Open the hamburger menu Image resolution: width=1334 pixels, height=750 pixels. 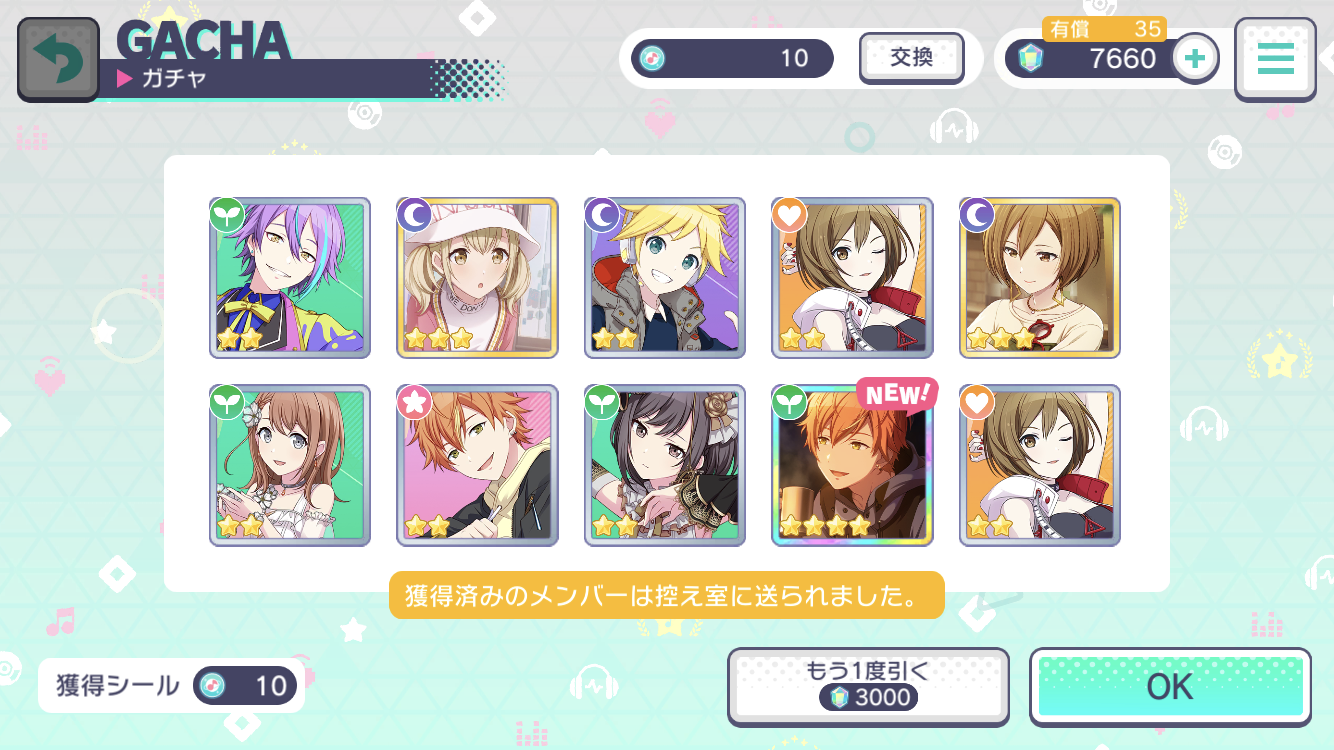coord(1275,59)
